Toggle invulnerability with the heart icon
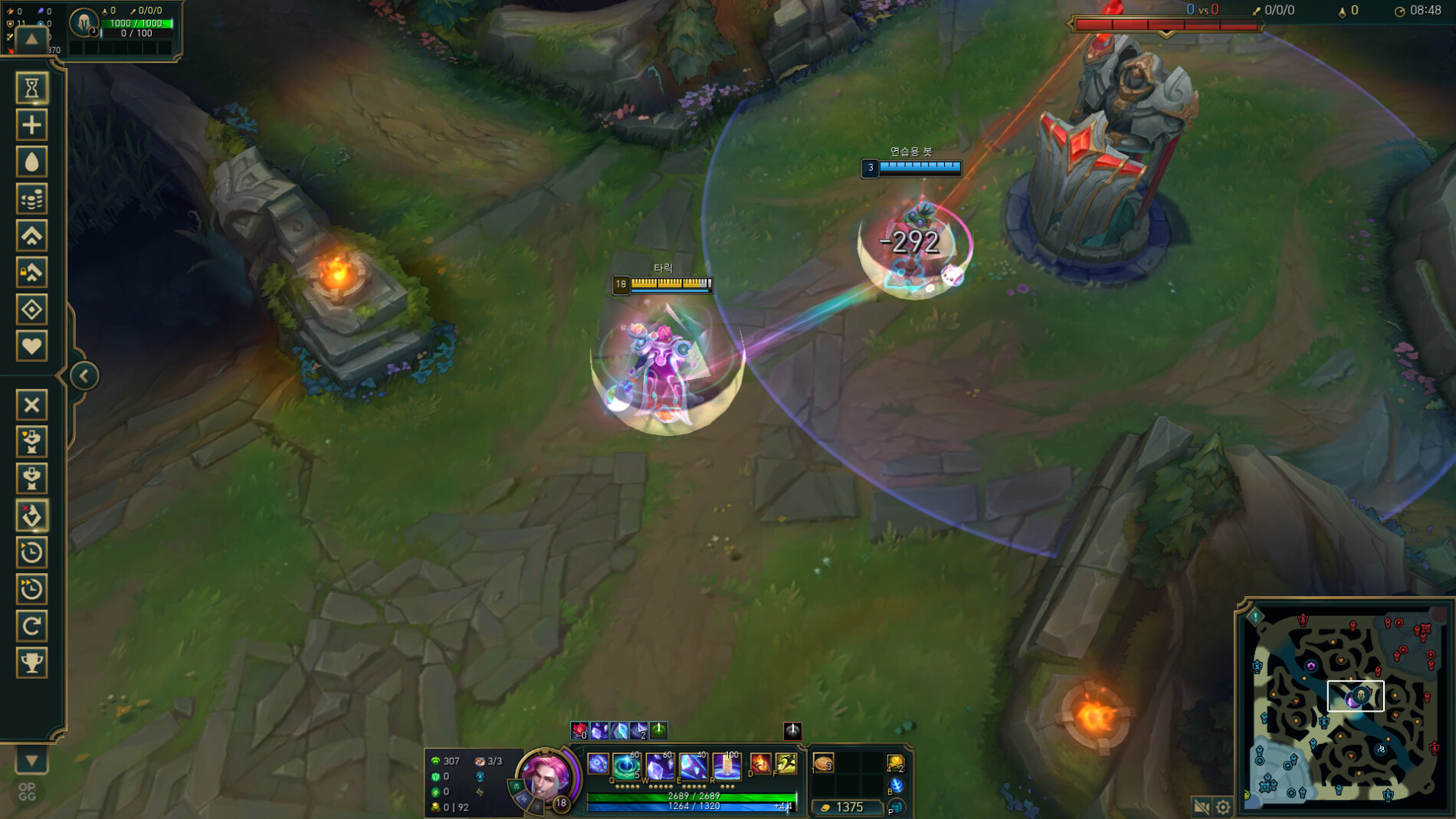The height and width of the screenshot is (819, 1456). (31, 346)
